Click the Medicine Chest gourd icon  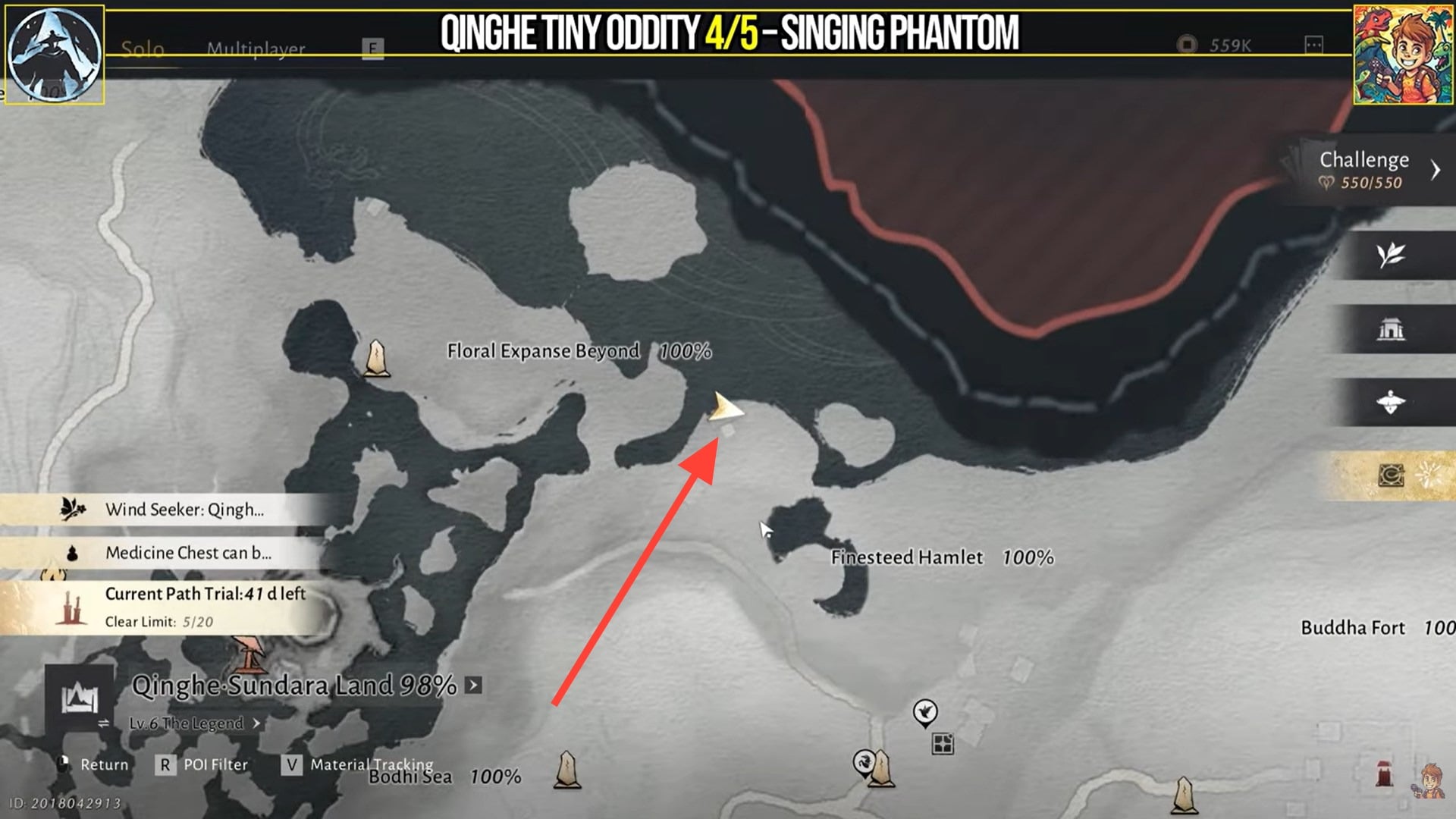coord(71,553)
